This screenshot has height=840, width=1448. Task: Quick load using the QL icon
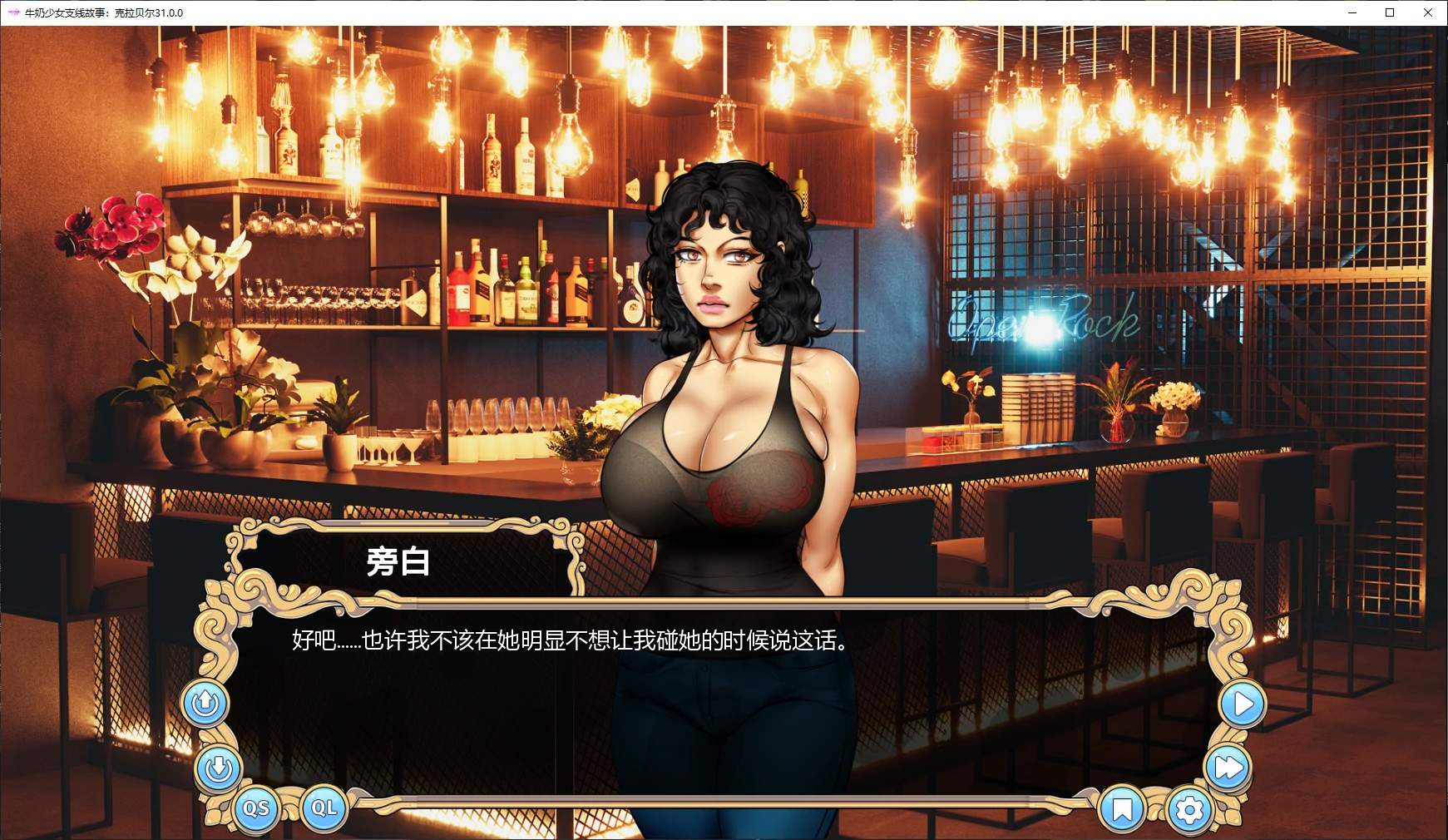[x=324, y=807]
